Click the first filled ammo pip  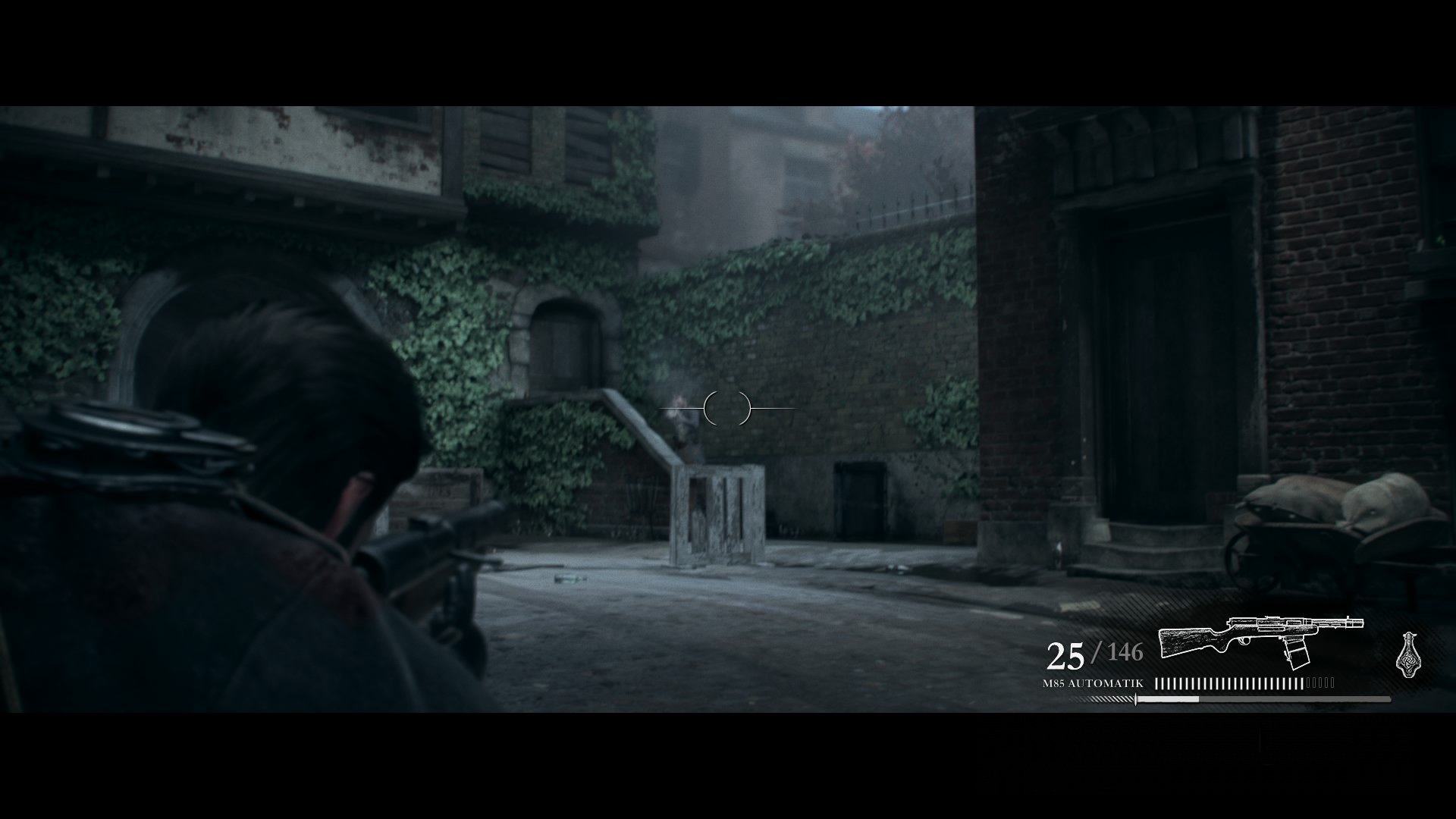pyautogui.click(x=1158, y=683)
